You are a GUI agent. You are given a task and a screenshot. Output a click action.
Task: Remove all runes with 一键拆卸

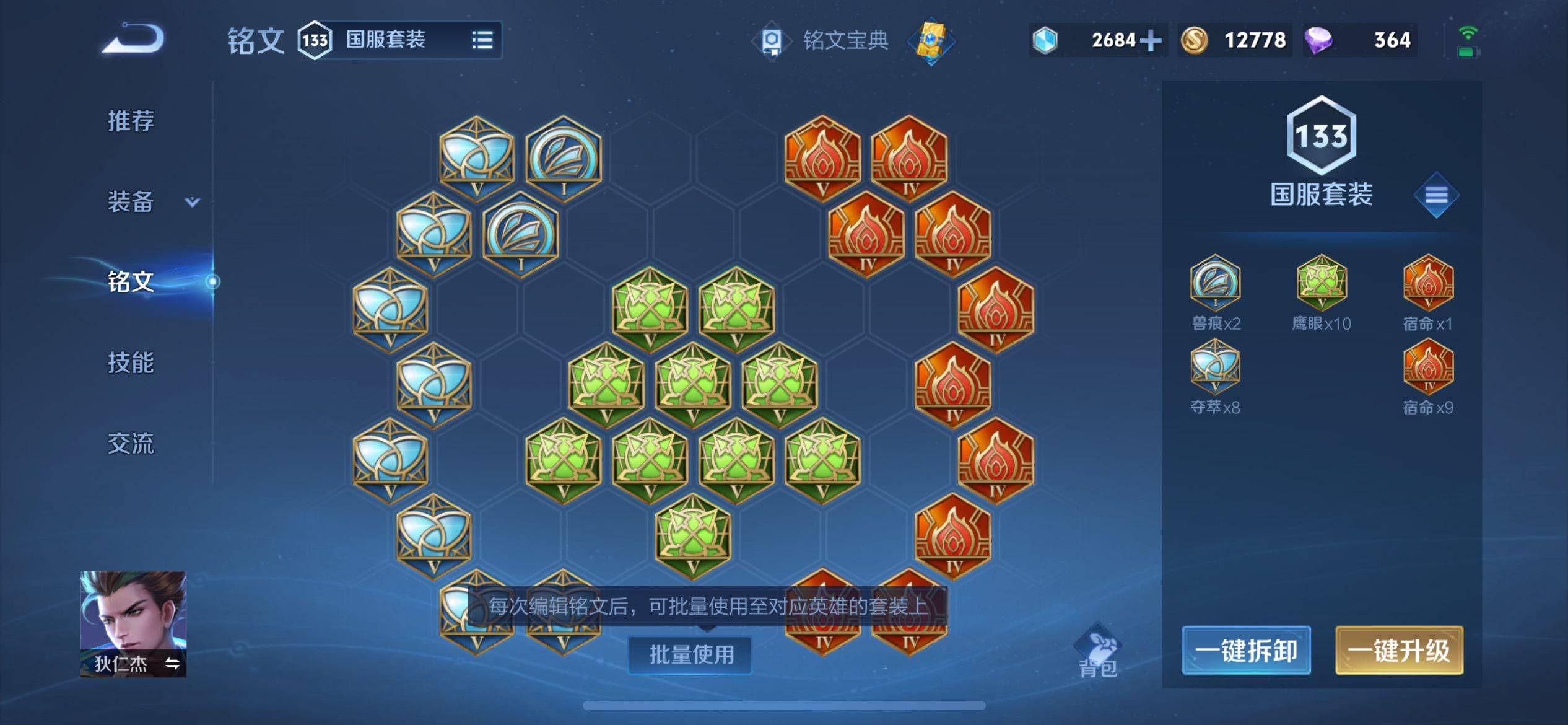(x=1246, y=651)
